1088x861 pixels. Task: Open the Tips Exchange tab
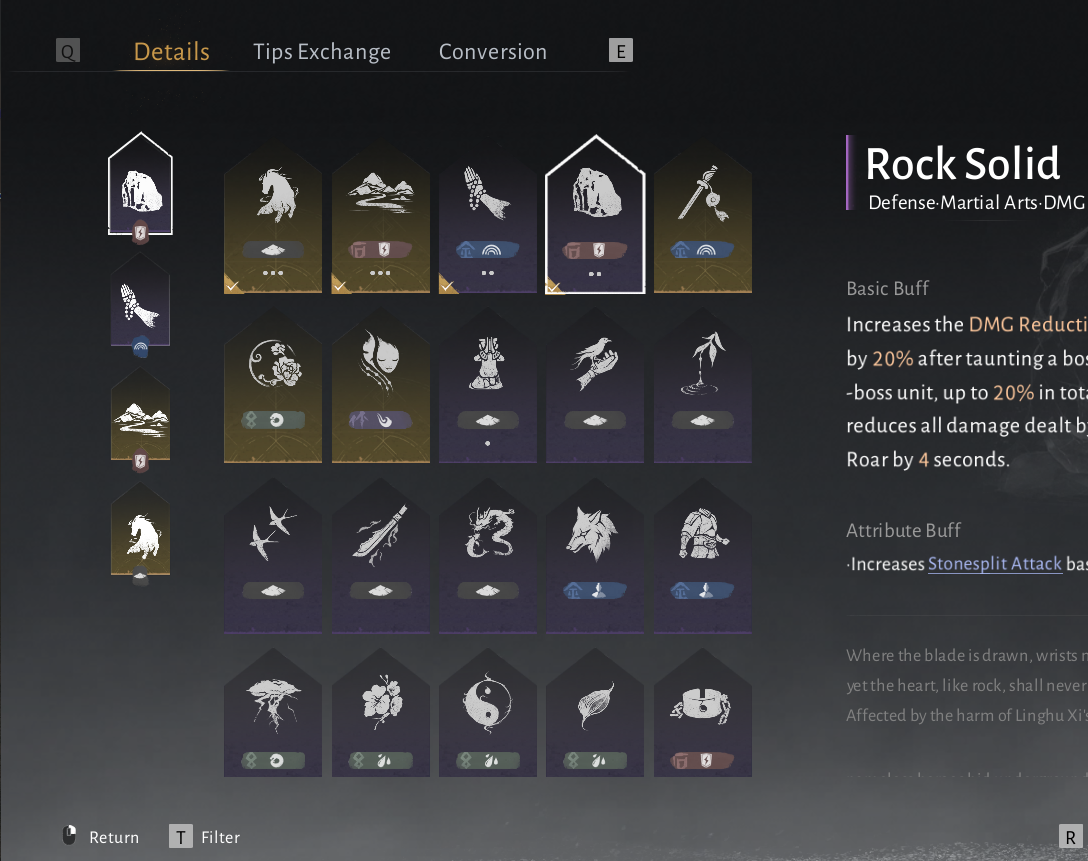pyautogui.click(x=322, y=52)
